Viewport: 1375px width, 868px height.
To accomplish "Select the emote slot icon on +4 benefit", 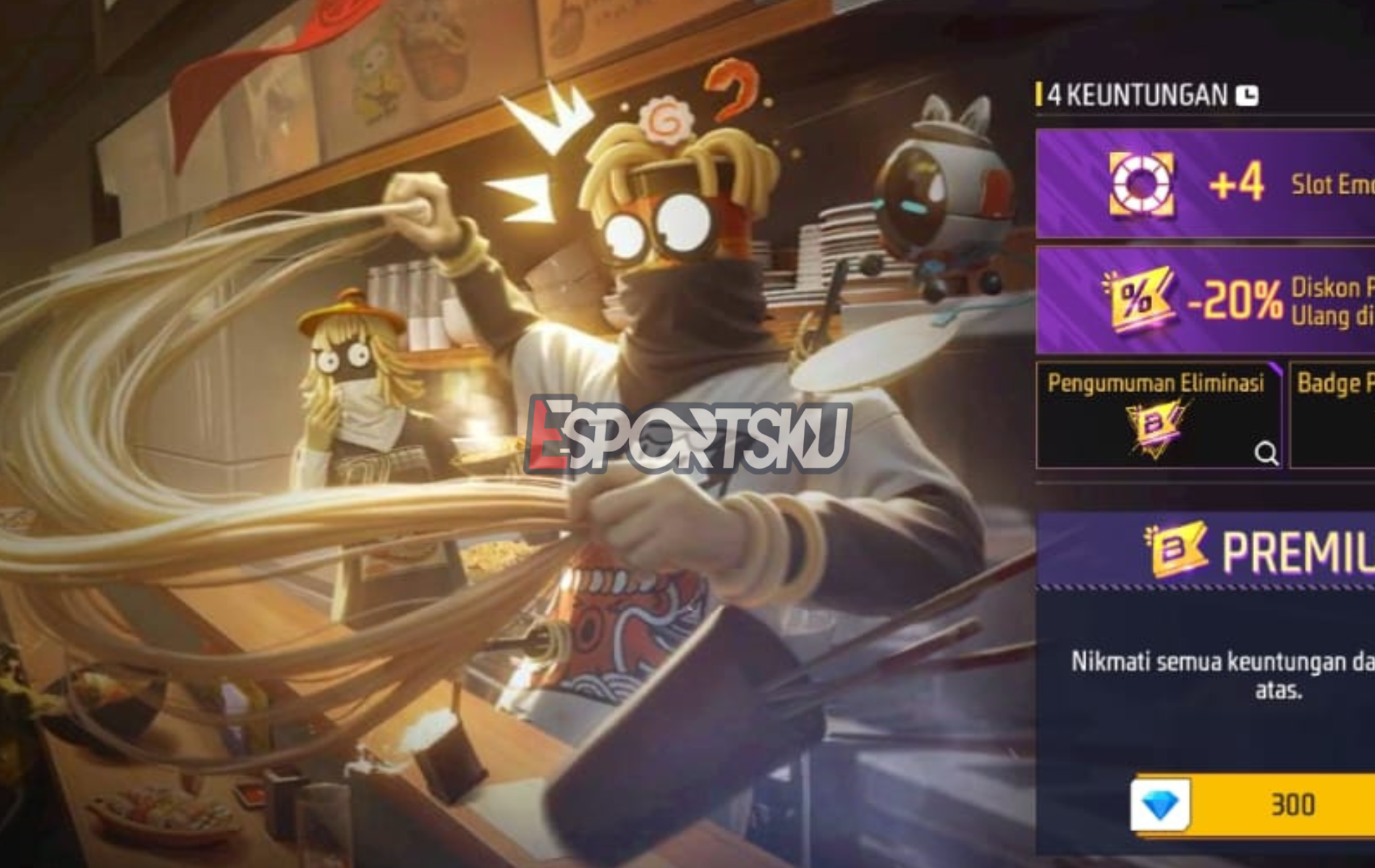I will (1142, 183).
